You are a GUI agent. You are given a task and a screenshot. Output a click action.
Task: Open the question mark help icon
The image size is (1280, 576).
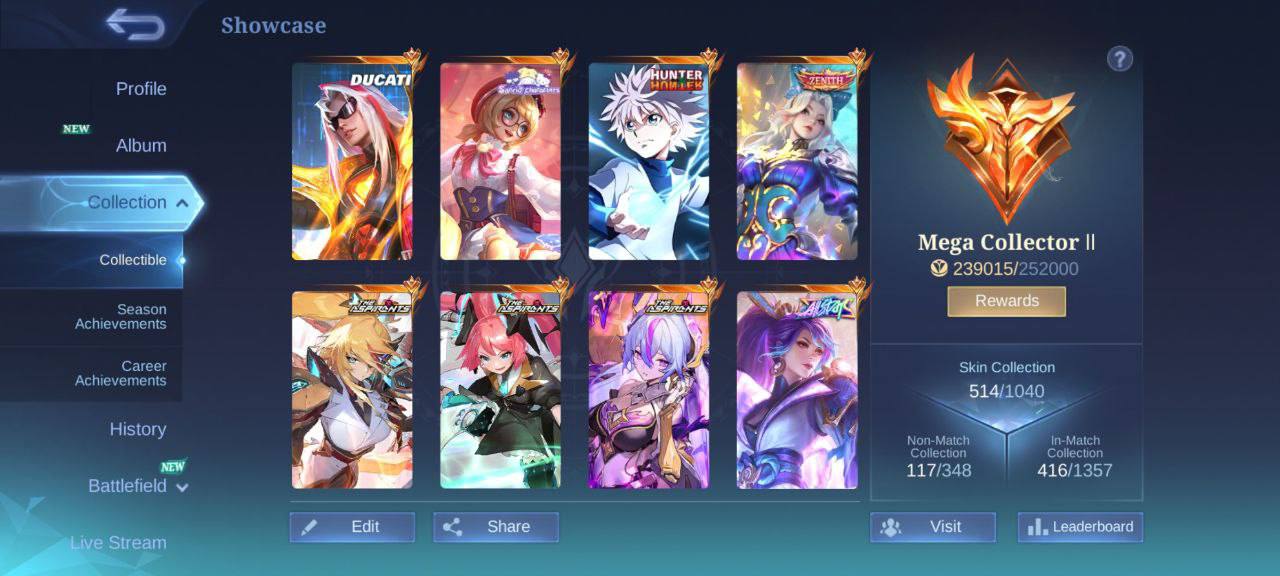pos(1119,59)
